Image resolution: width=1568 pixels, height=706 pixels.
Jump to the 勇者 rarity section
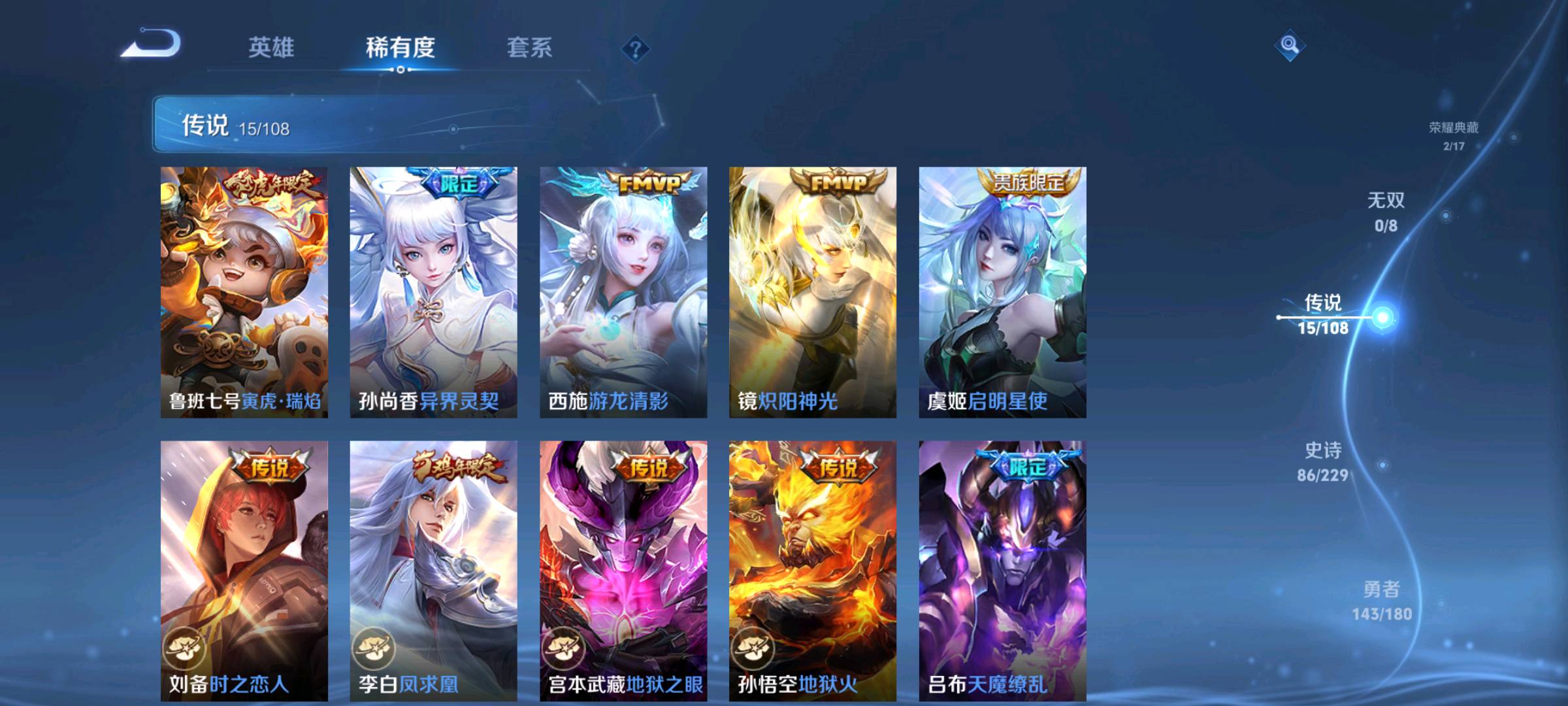pyautogui.click(x=1381, y=601)
